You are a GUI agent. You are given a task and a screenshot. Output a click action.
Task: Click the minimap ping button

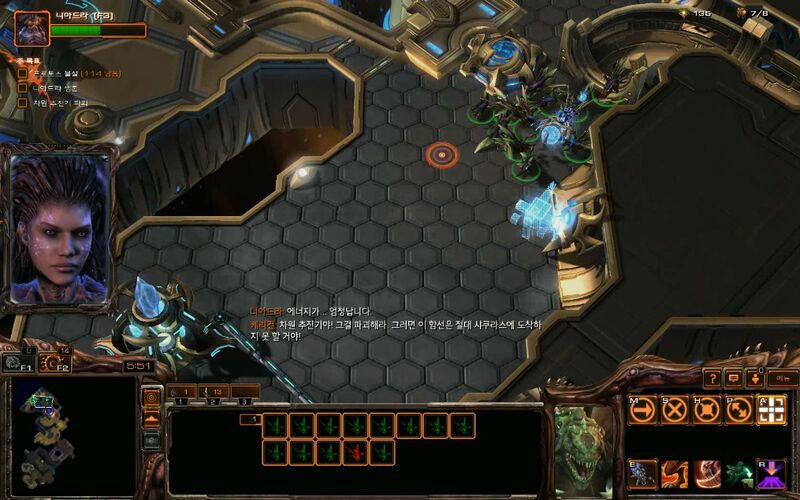coord(152,397)
